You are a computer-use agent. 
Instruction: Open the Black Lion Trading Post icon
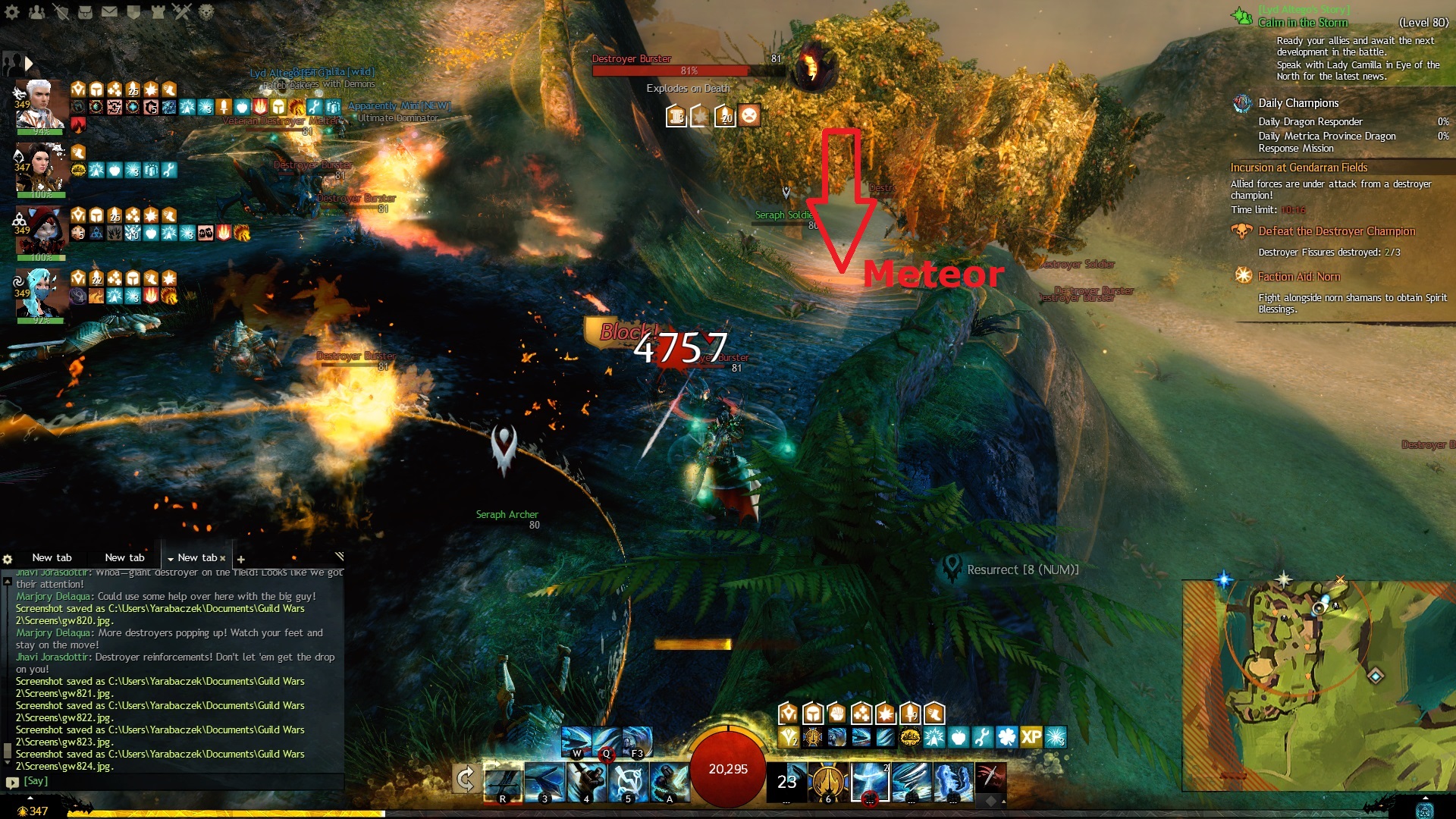(x=206, y=11)
